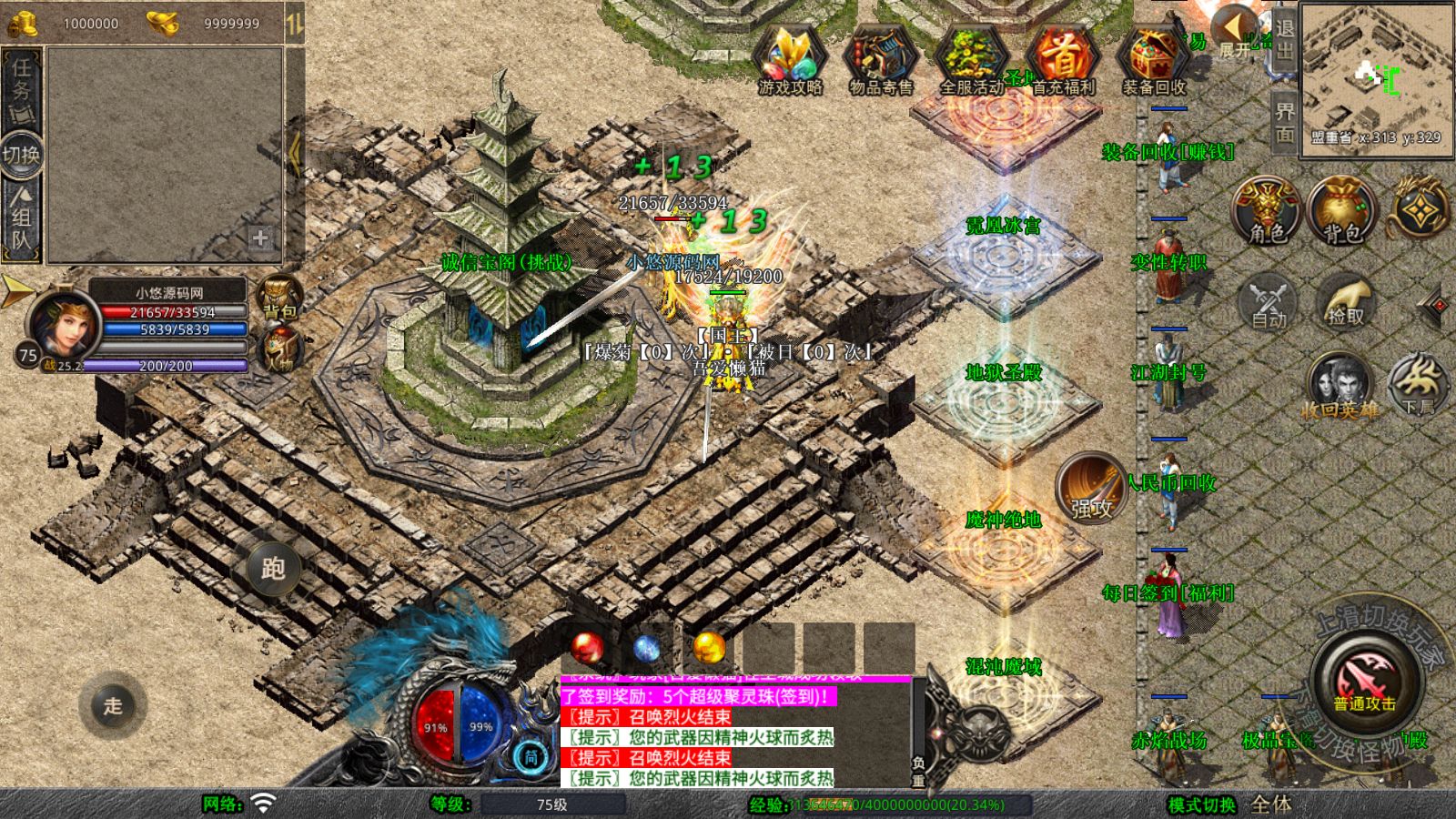The width and height of the screenshot is (1456, 819).
Task: Show the 全服活动 server events
Action: click(x=971, y=60)
